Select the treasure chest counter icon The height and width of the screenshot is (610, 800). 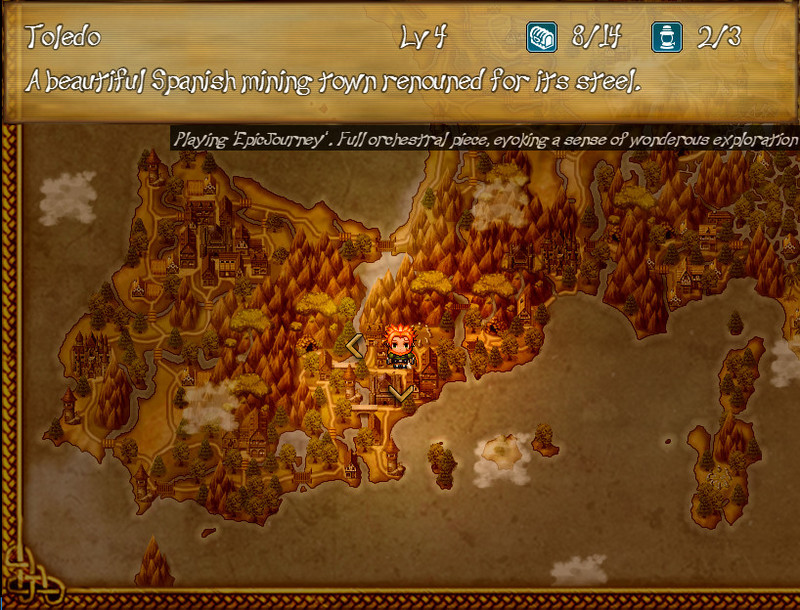(x=541, y=38)
